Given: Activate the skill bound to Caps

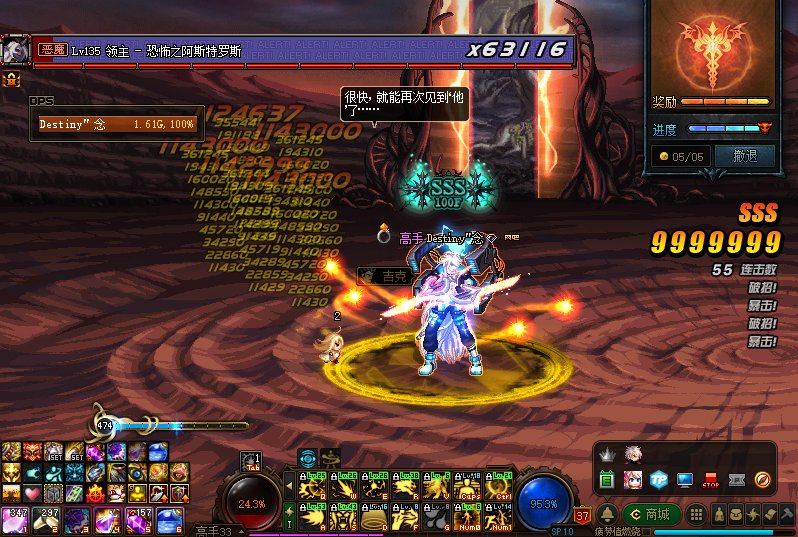Looking at the screenshot, I should click(467, 487).
